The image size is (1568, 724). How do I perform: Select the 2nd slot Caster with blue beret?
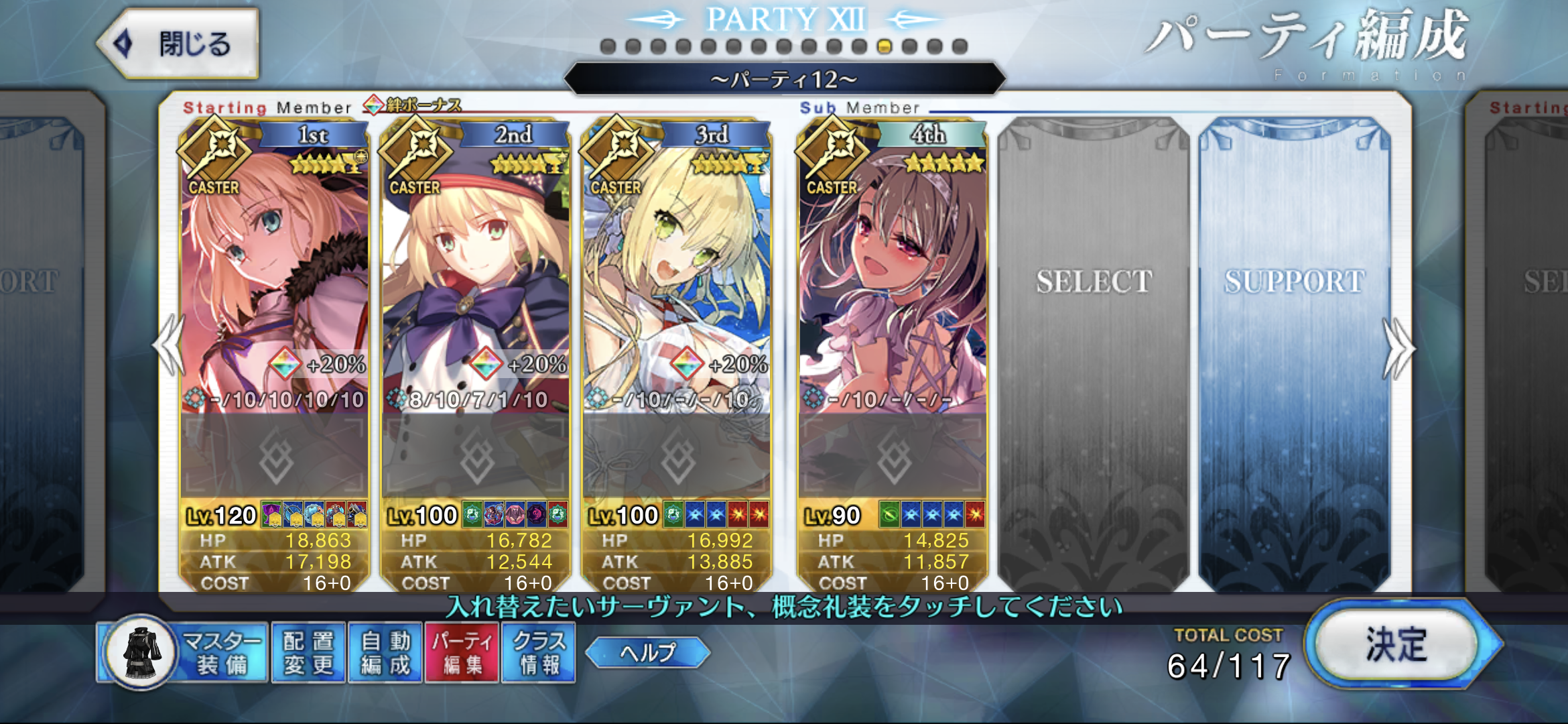click(476, 282)
